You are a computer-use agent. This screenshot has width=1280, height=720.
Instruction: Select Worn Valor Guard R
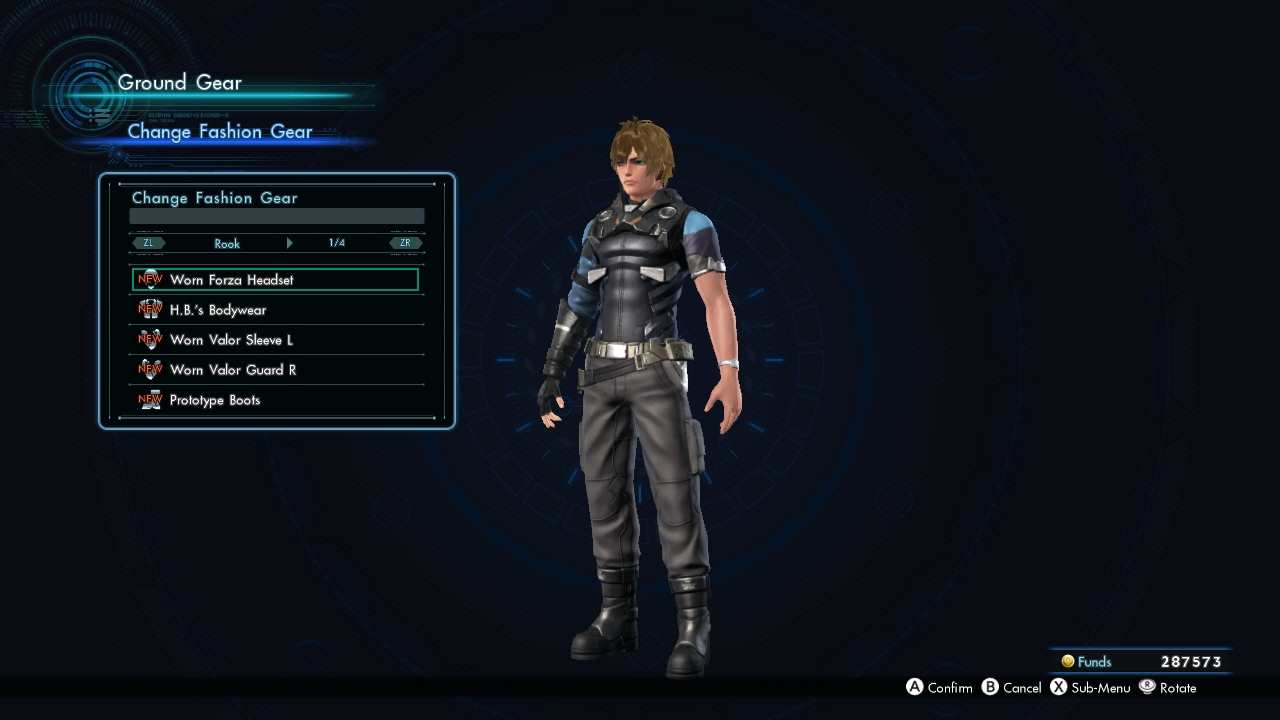[x=275, y=370]
